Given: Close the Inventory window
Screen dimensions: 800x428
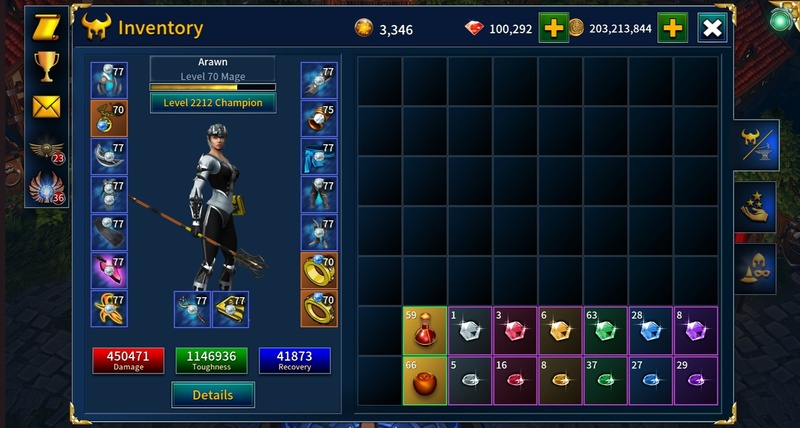Looking at the screenshot, I should (x=712, y=28).
